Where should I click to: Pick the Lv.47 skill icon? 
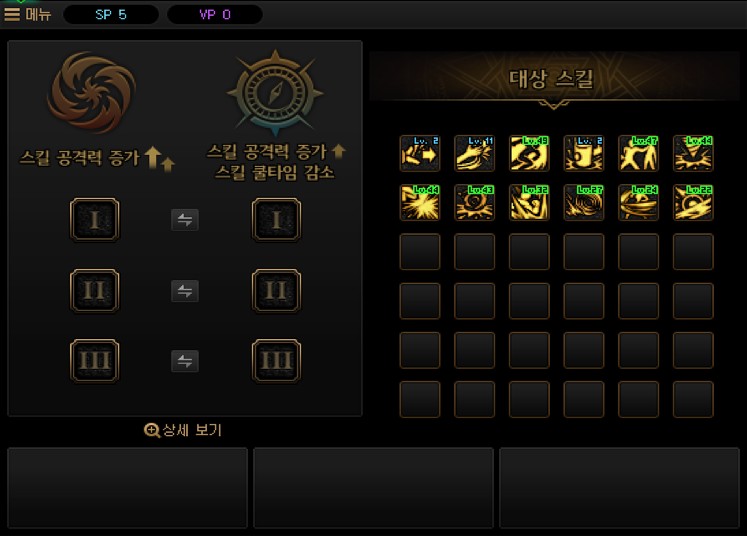pyautogui.click(x=638, y=154)
